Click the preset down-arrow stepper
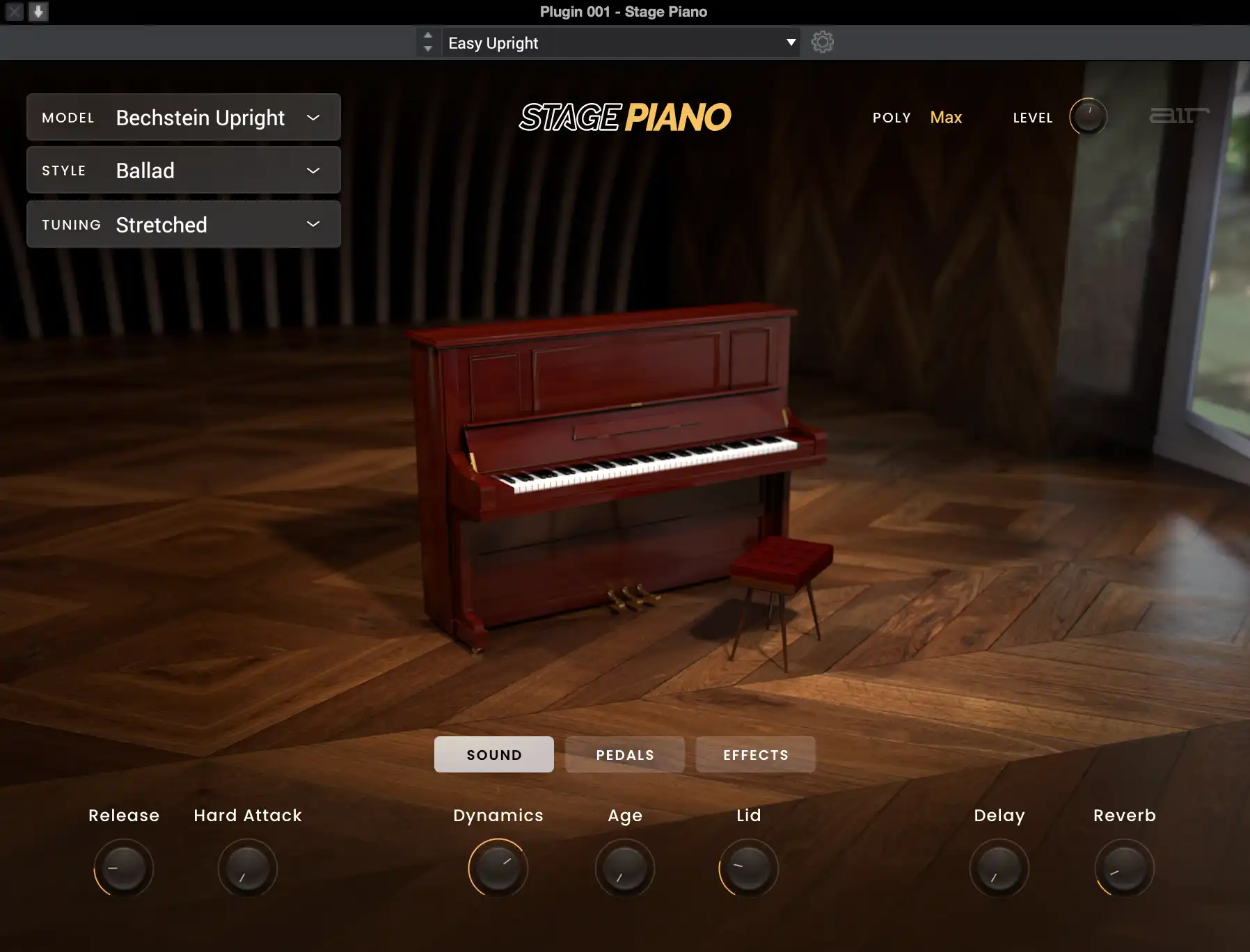Viewport: 1250px width, 952px height. point(427,49)
